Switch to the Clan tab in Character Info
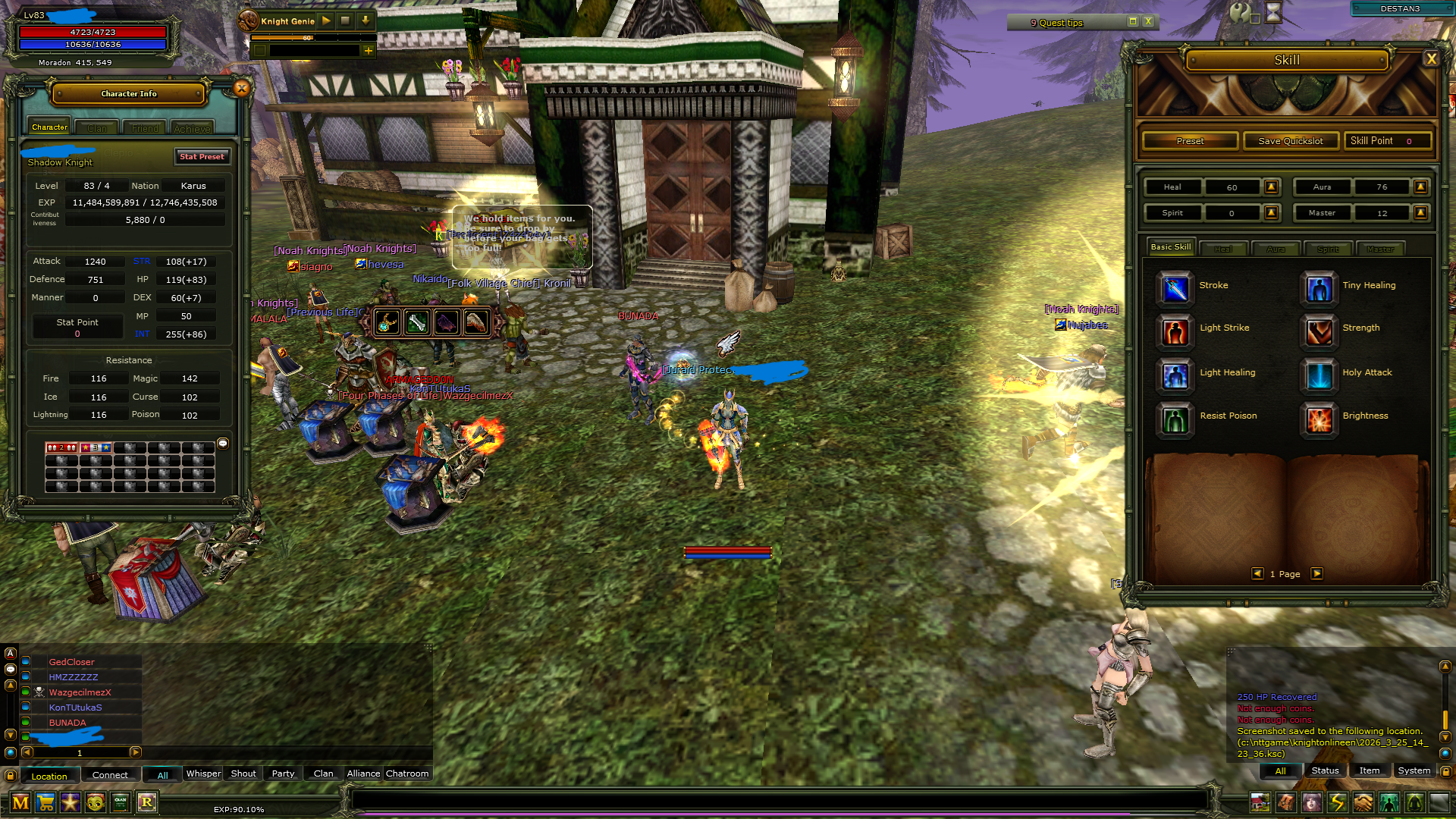 97,128
